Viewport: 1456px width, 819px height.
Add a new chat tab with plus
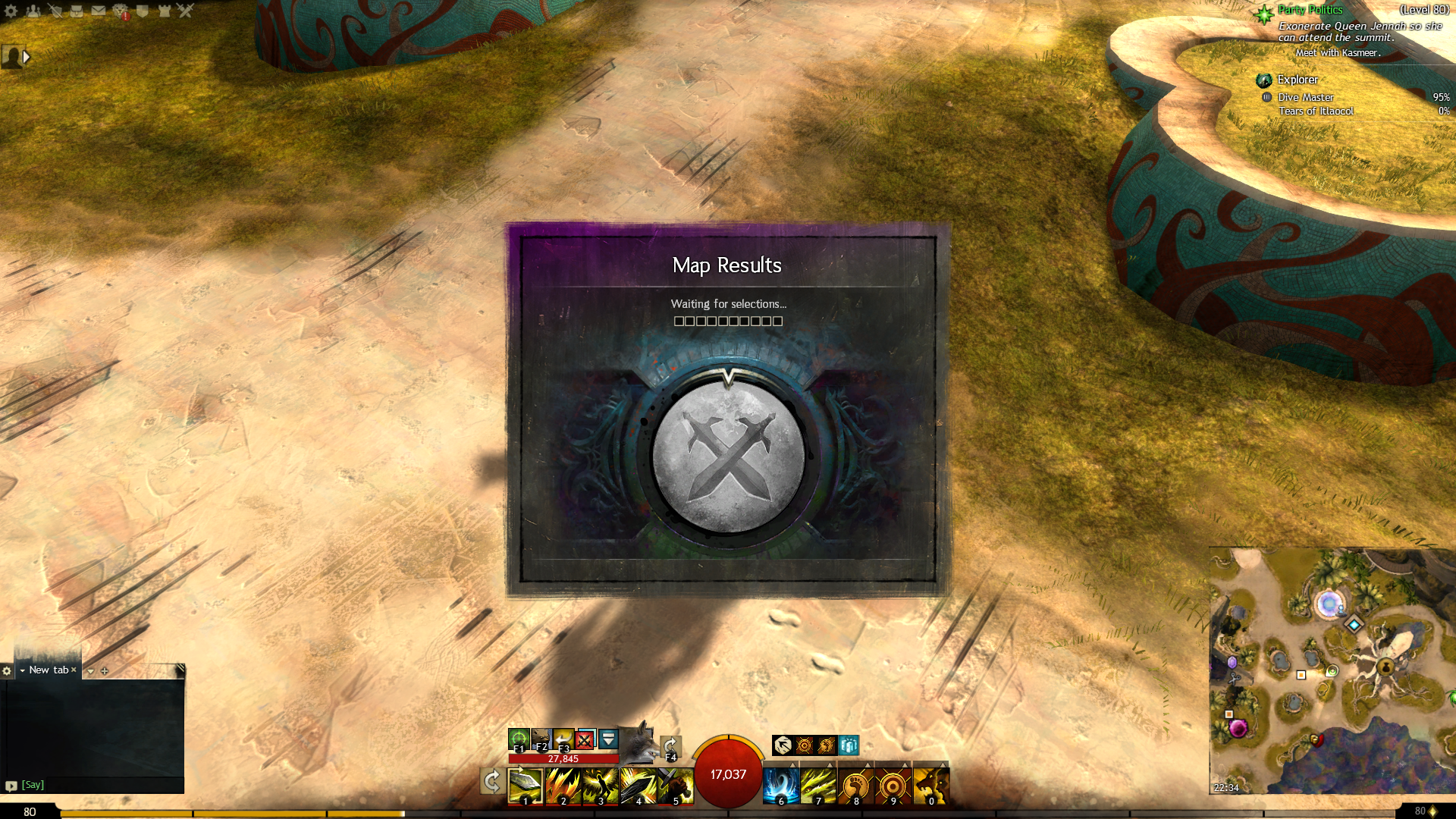105,671
